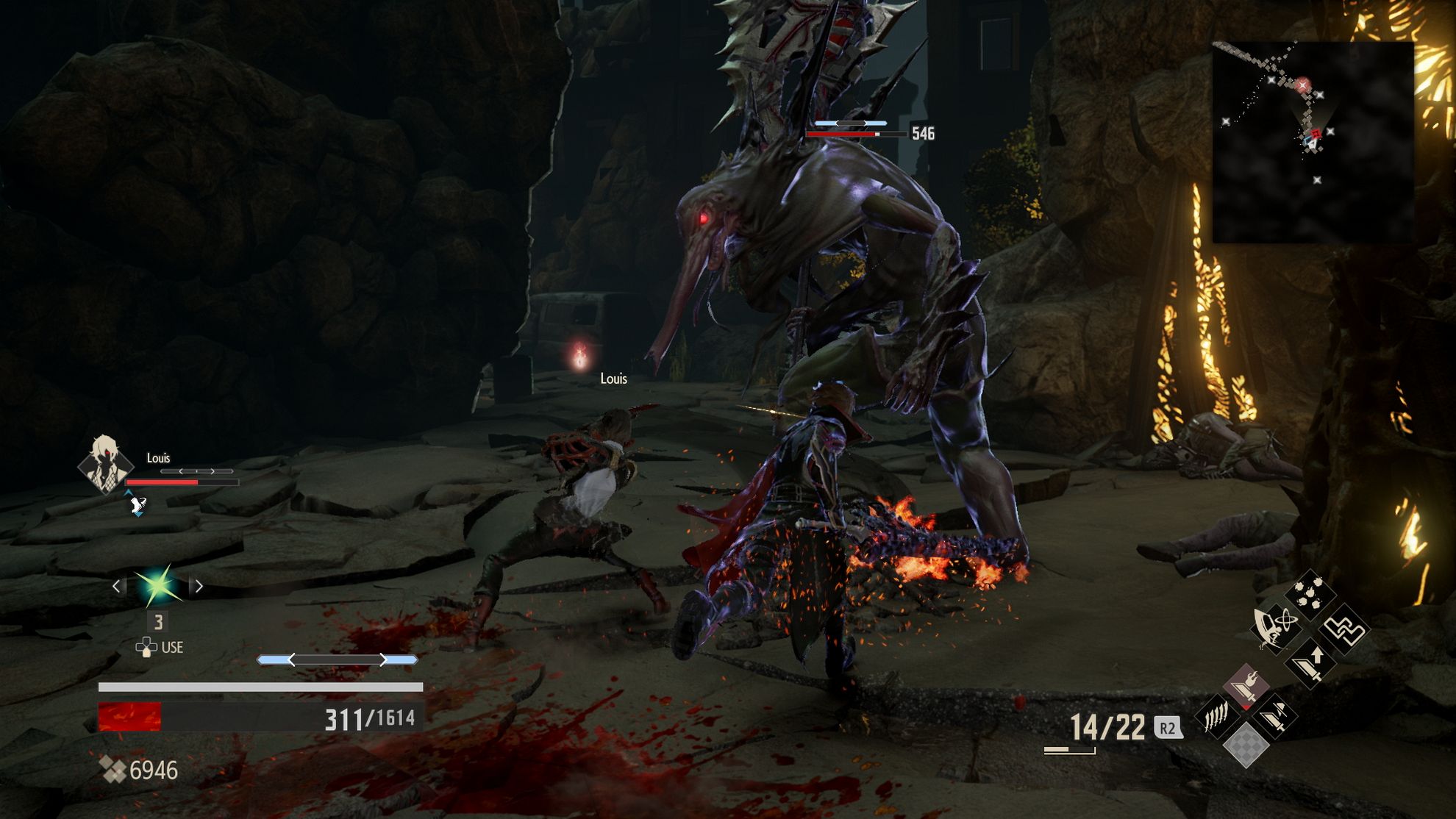
Task: Activate the highlighted flaming sword gift
Action: (1245, 686)
